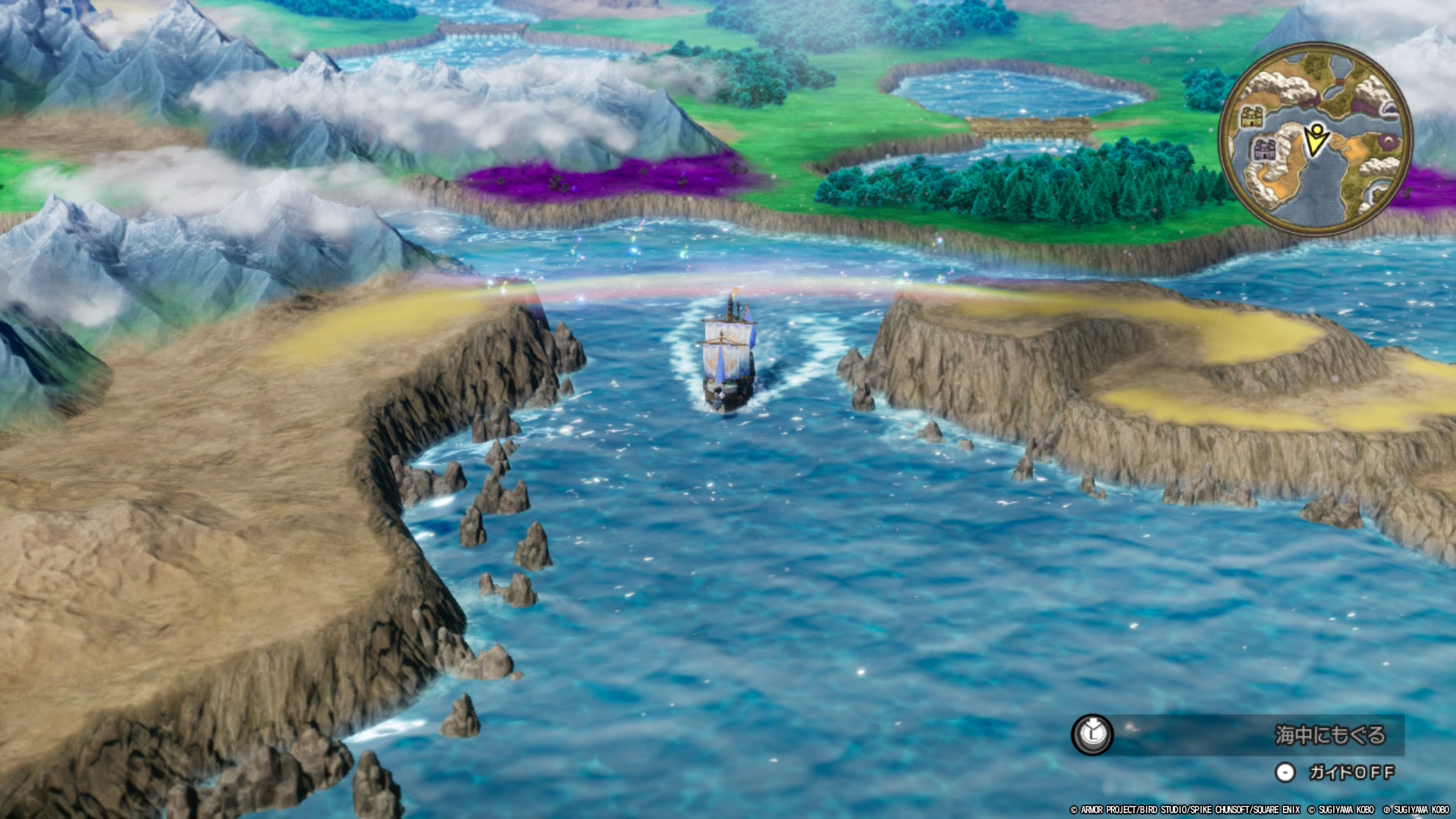The width and height of the screenshot is (1456, 819).
Task: Toggle the ガイドOFF guide option
Action: (1351, 772)
